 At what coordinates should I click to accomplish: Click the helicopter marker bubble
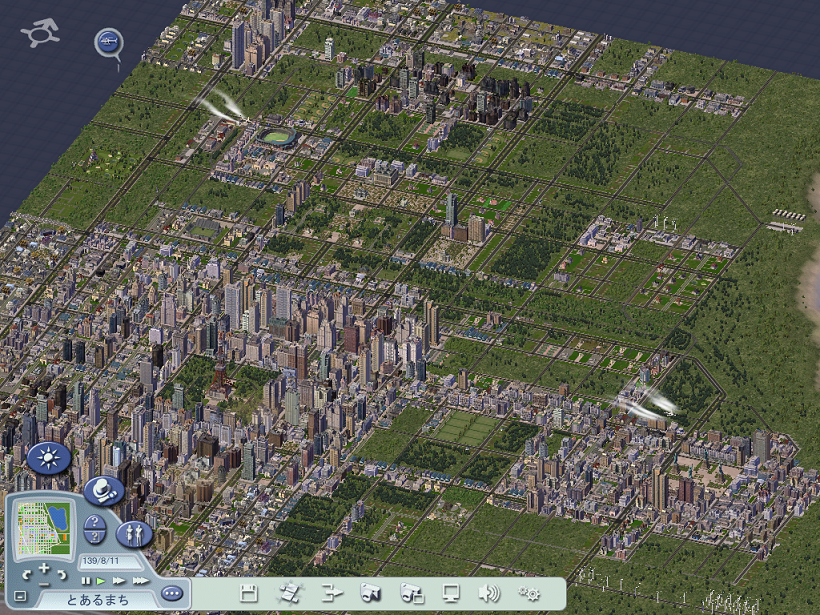[108, 42]
